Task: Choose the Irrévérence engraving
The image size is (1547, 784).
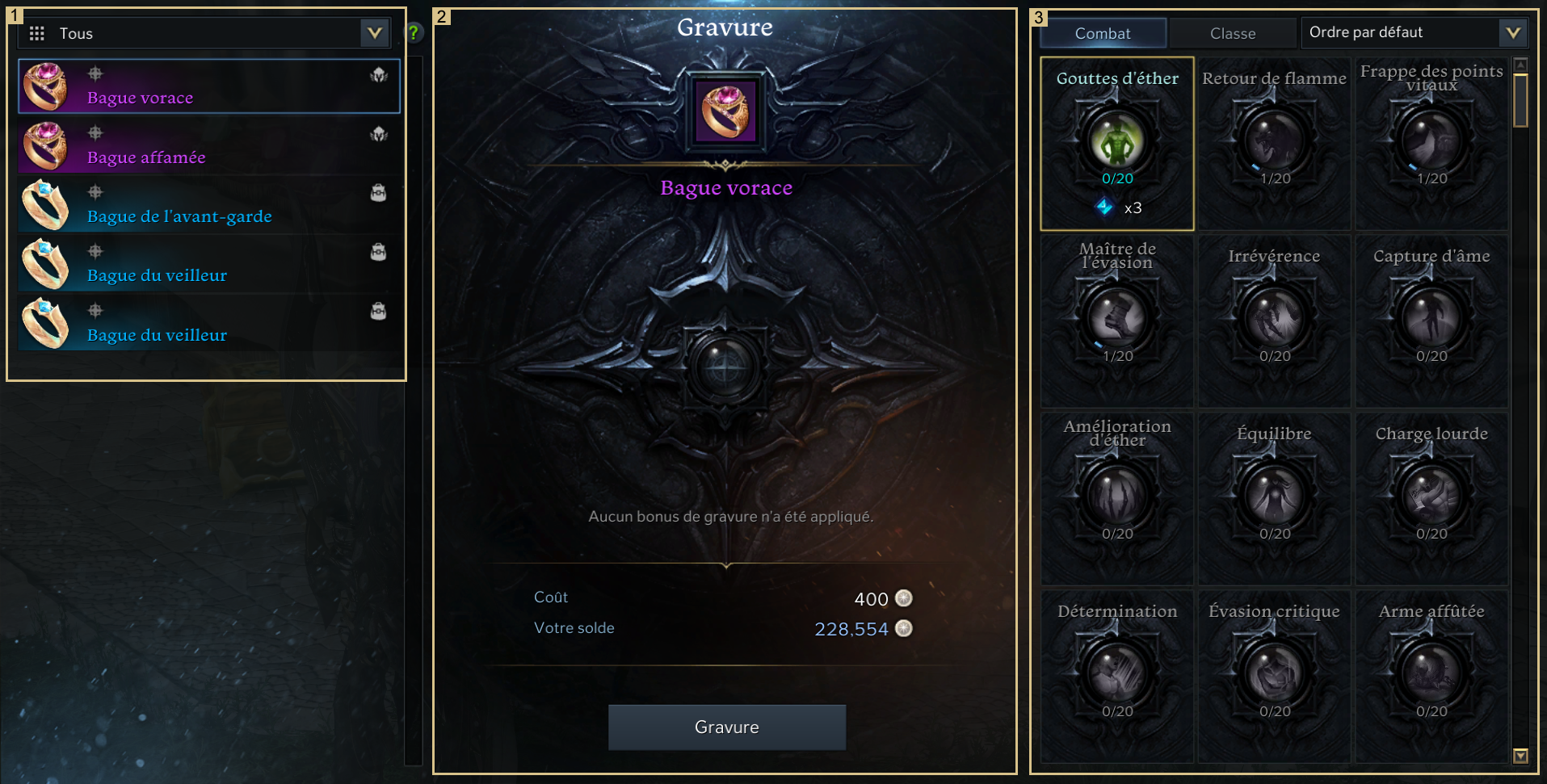Action: point(1274,320)
